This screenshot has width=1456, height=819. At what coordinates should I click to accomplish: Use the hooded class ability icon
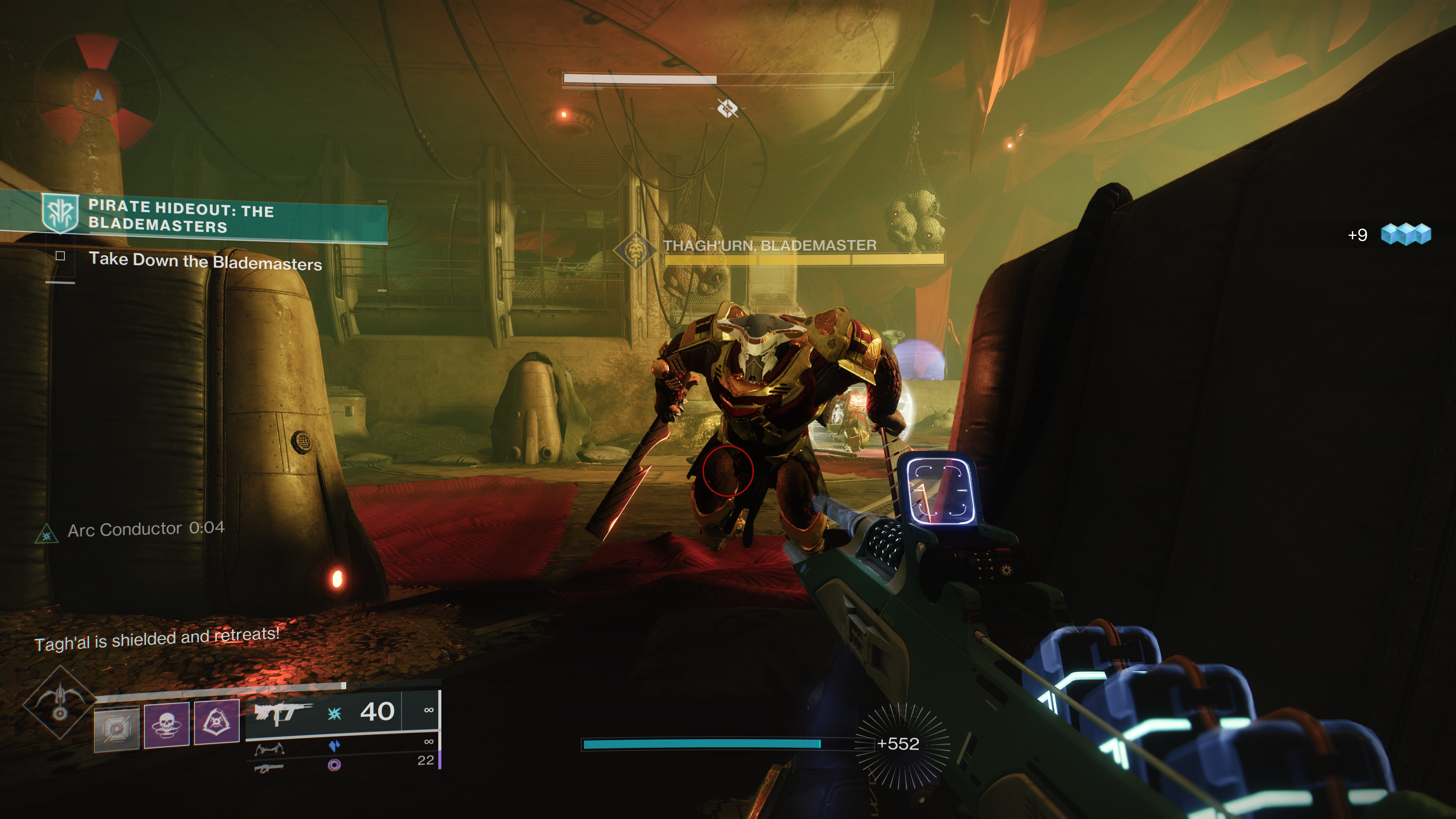tap(217, 722)
